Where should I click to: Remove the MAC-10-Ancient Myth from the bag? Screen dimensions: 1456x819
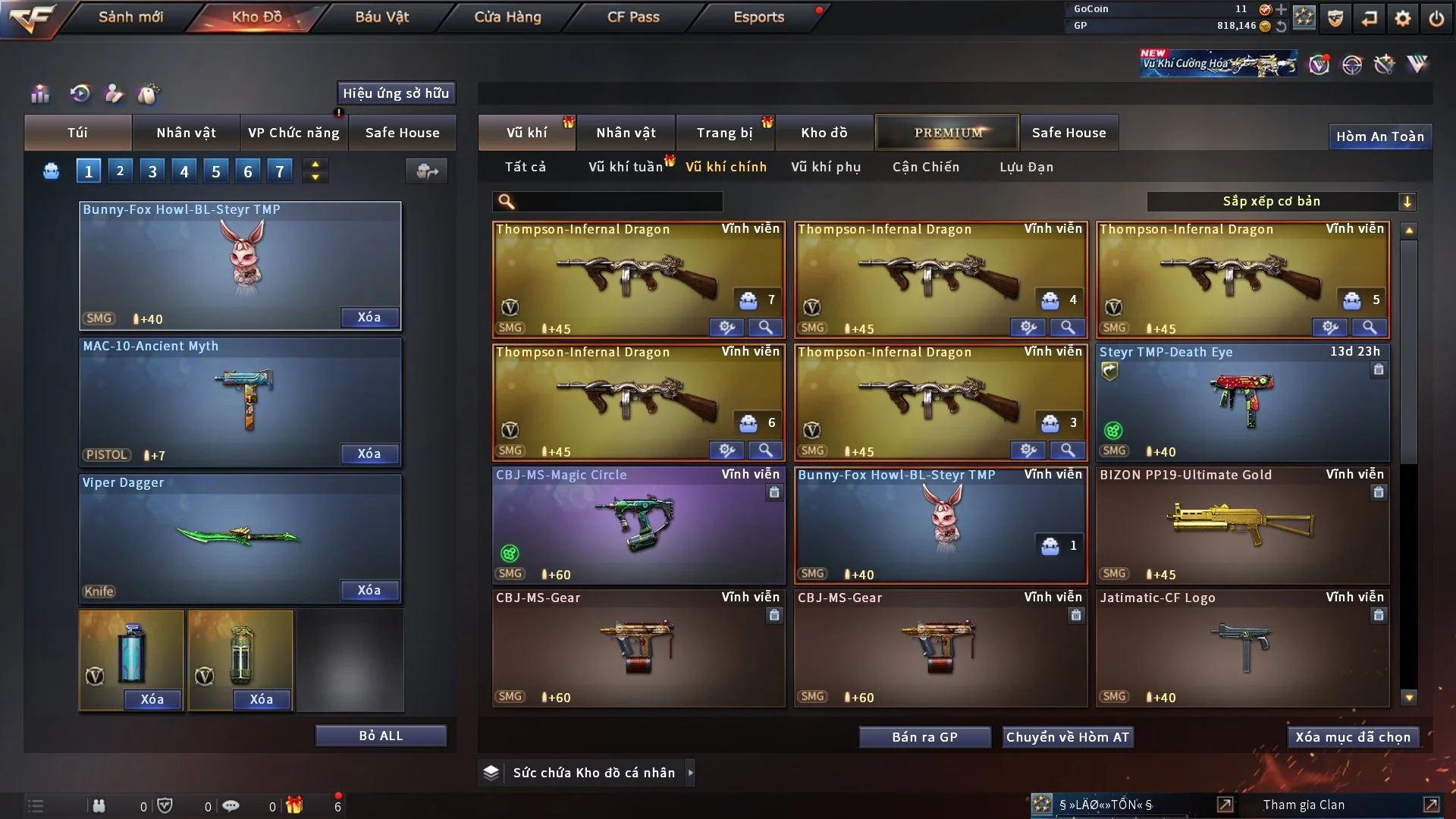369,453
